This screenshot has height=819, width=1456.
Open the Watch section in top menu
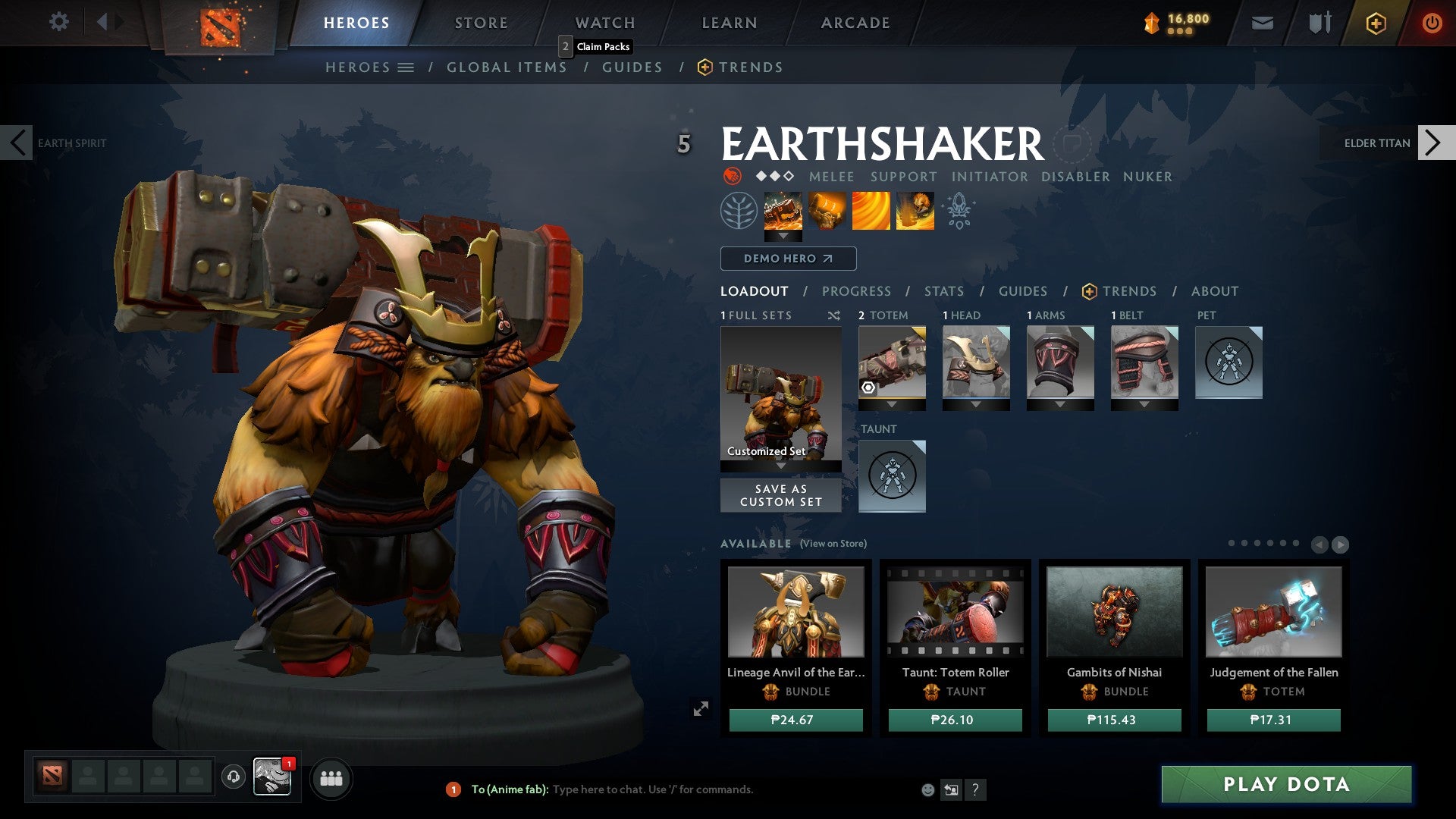pyautogui.click(x=605, y=23)
